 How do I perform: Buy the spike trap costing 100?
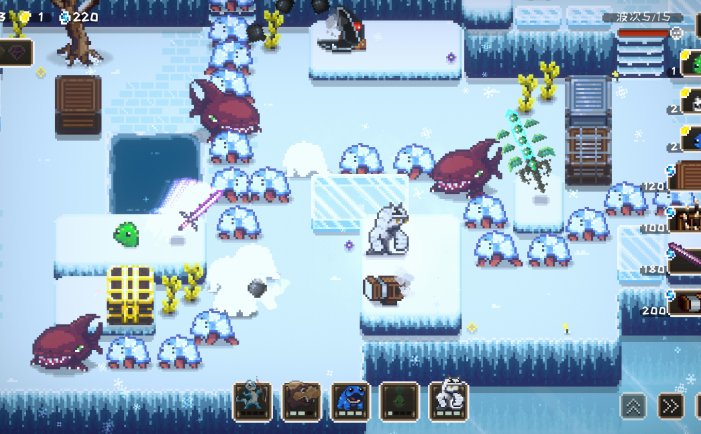click(687, 217)
